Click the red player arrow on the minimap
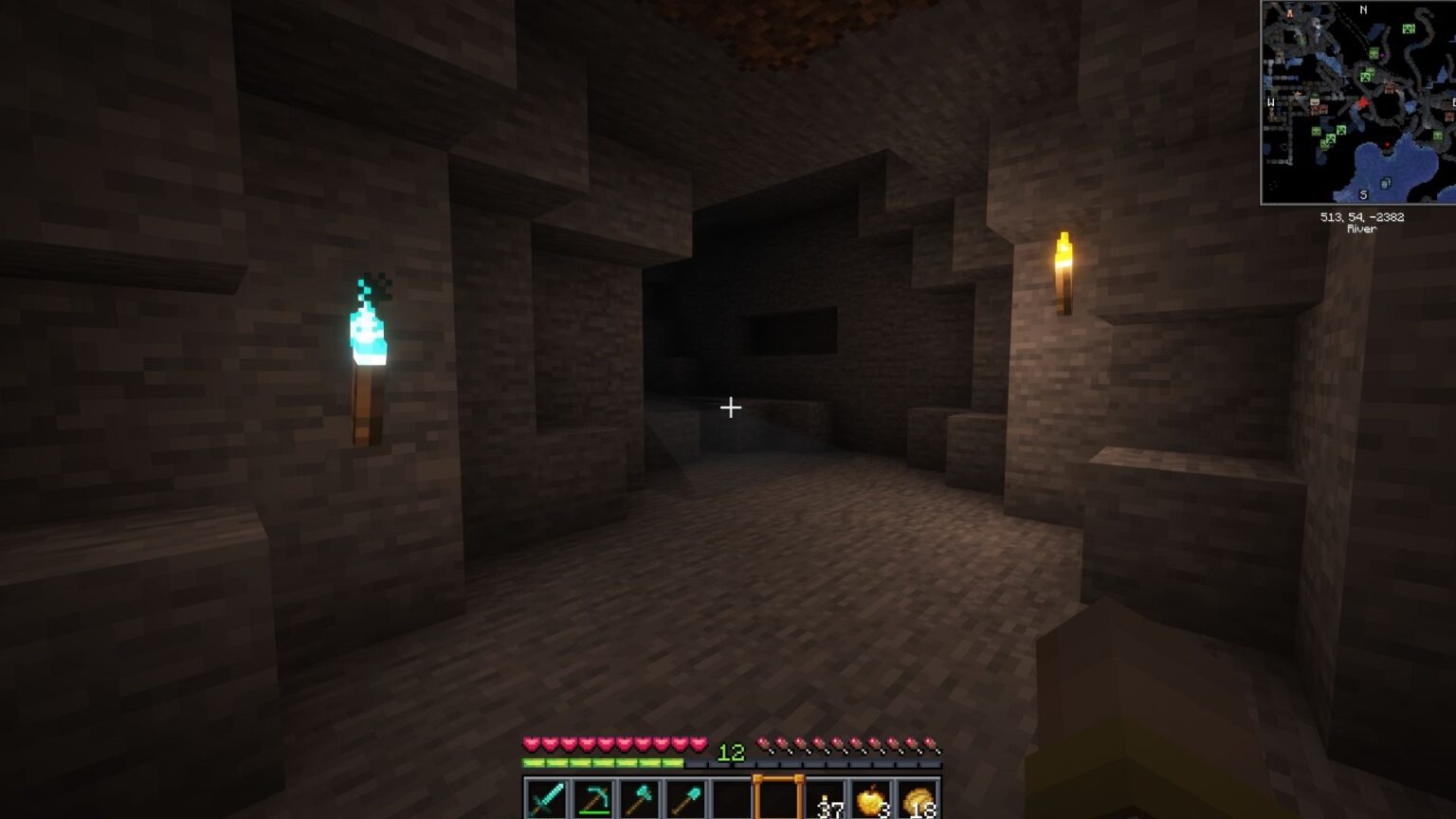The width and height of the screenshot is (1456, 819). pyautogui.click(x=1363, y=102)
